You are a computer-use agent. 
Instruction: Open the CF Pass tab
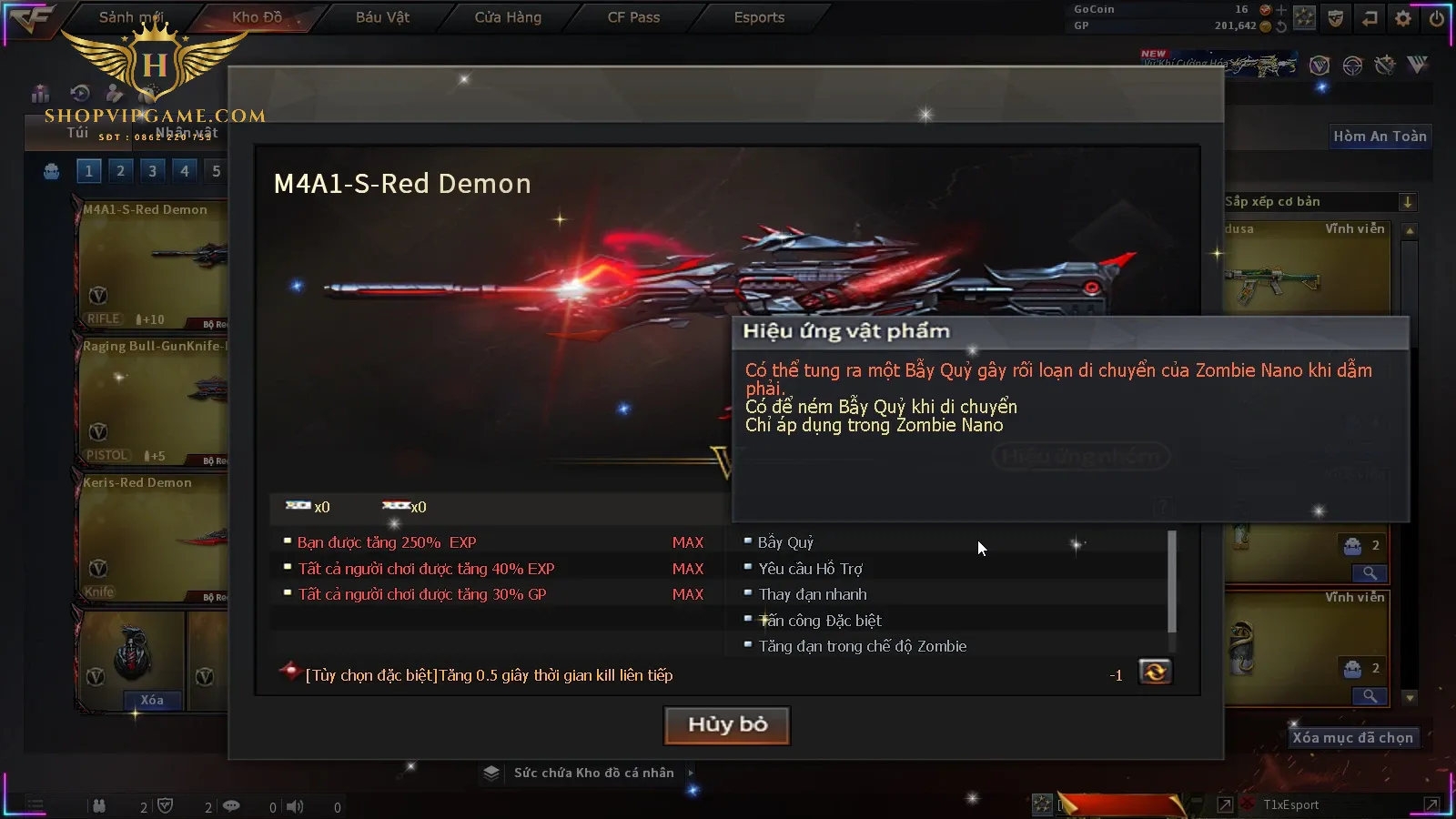coord(633,17)
